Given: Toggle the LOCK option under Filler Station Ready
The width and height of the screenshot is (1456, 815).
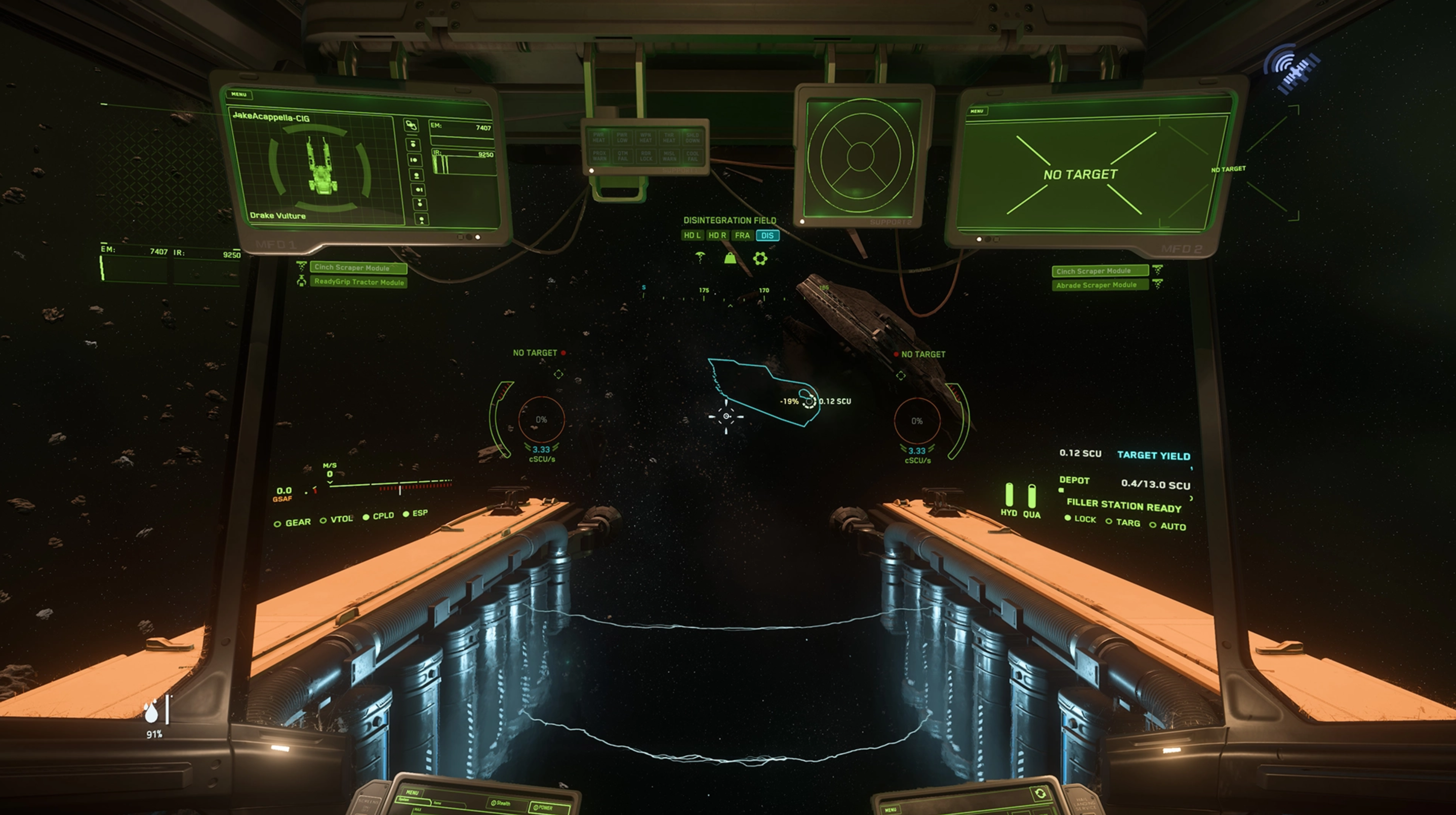Looking at the screenshot, I should (x=1080, y=519).
